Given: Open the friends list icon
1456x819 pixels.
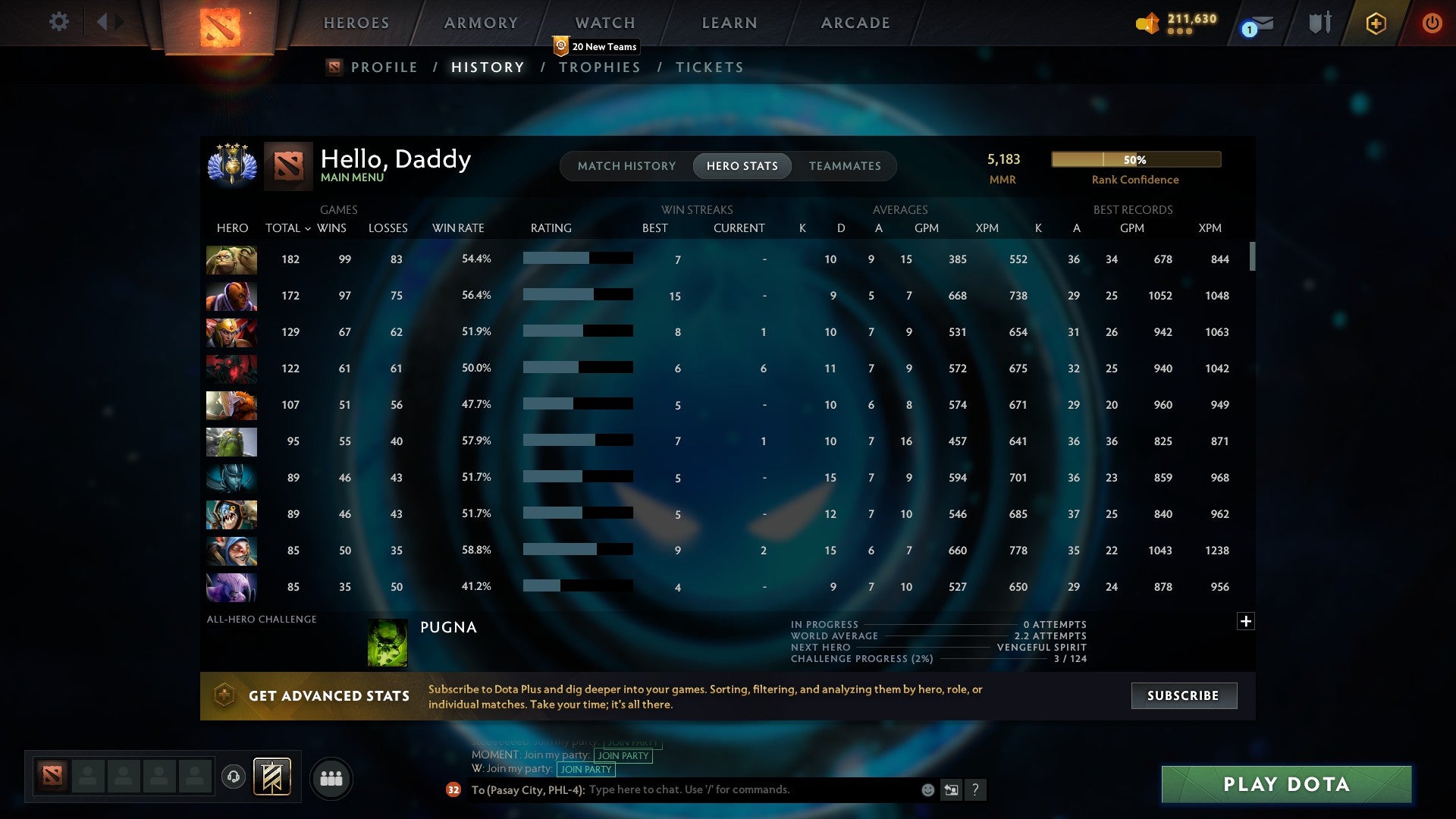Looking at the screenshot, I should coord(331,777).
